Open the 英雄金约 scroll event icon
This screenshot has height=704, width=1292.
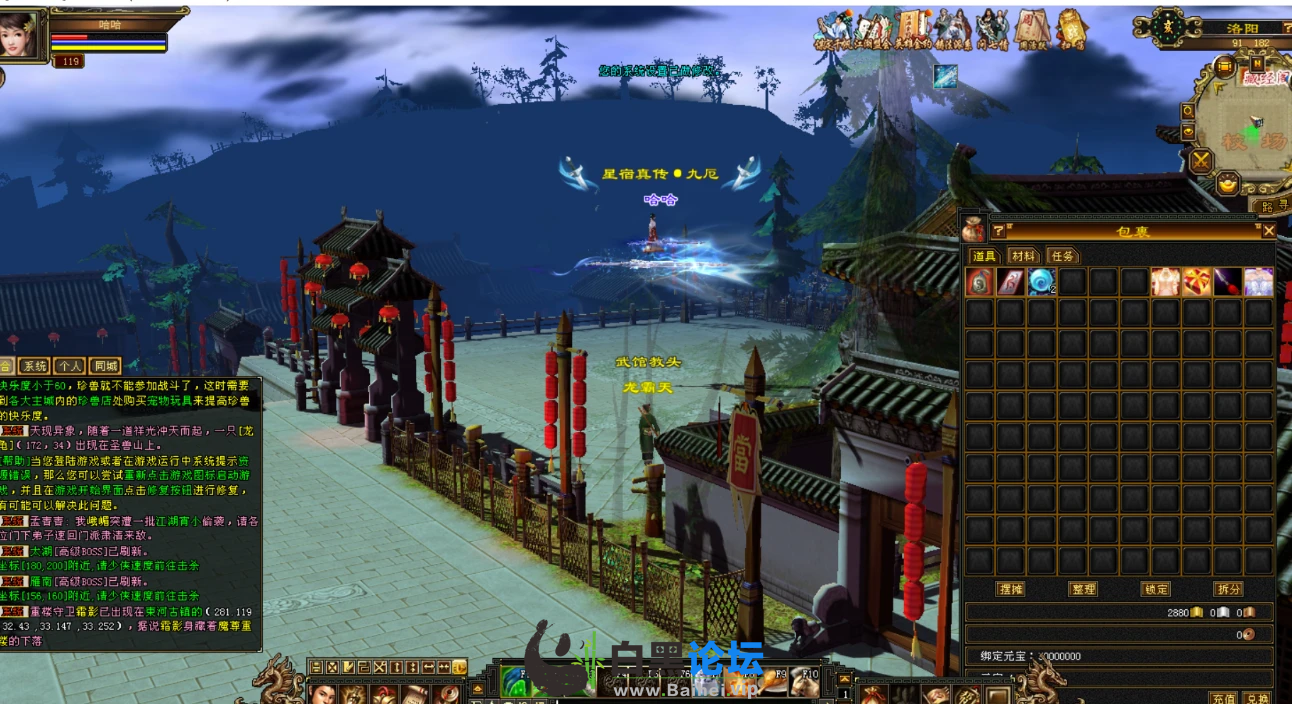914,30
